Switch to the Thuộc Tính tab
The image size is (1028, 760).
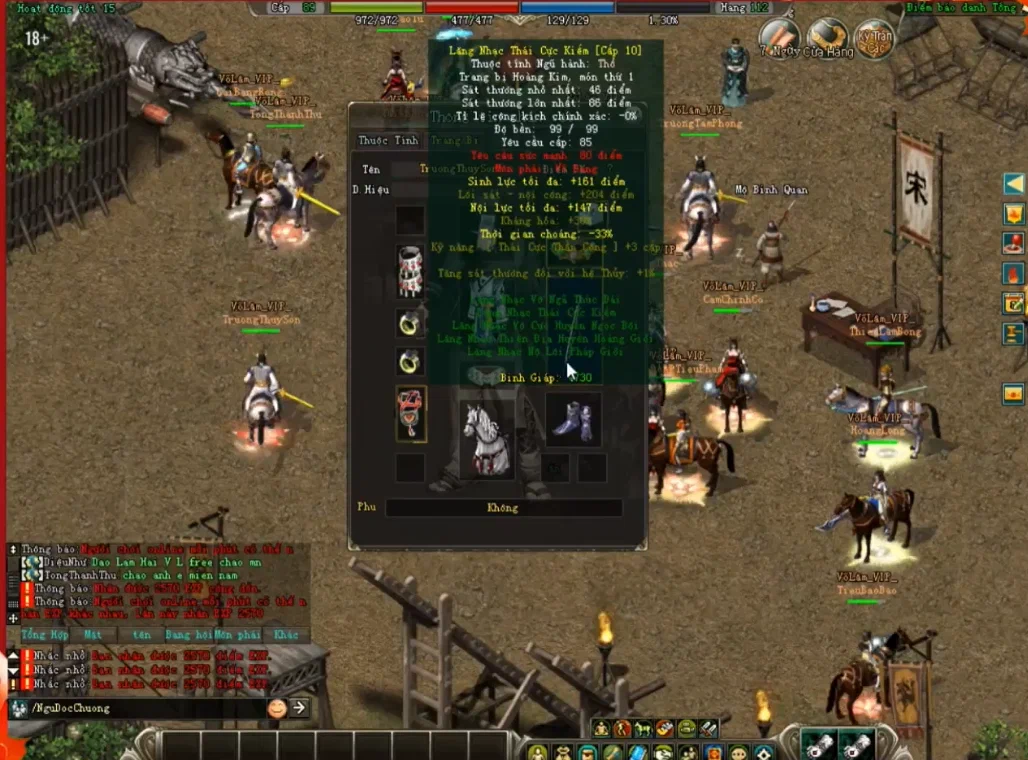pyautogui.click(x=389, y=141)
